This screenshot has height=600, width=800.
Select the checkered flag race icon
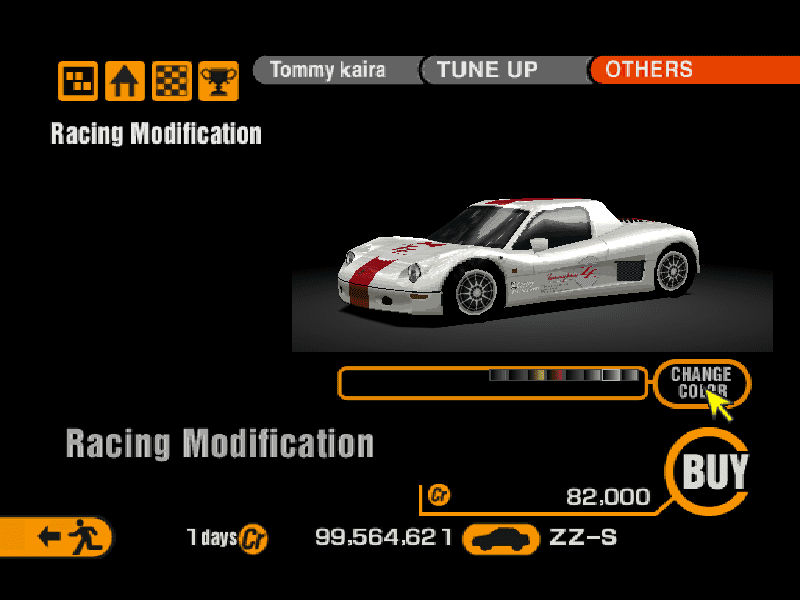click(171, 80)
